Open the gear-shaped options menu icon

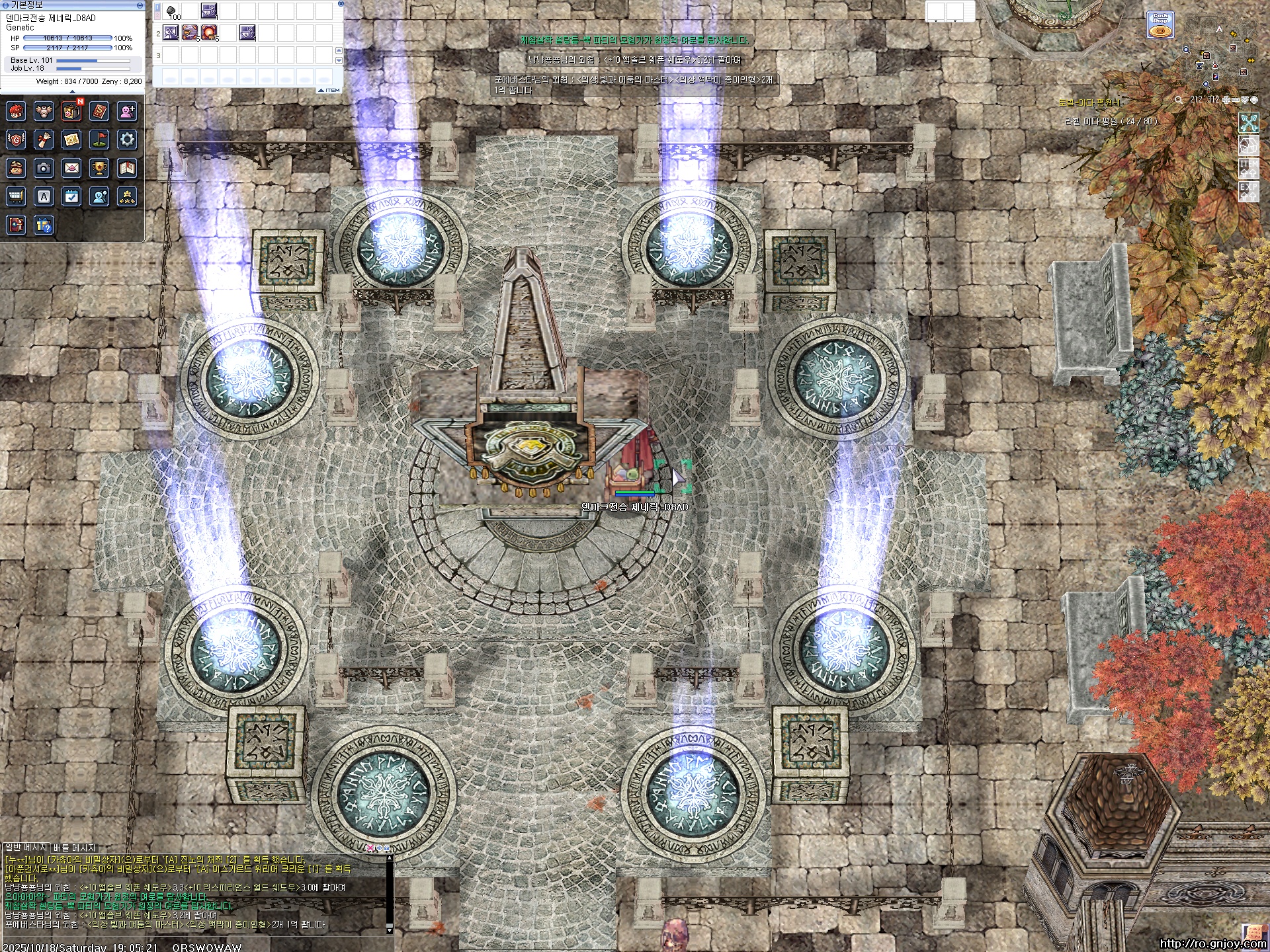pyautogui.click(x=127, y=139)
